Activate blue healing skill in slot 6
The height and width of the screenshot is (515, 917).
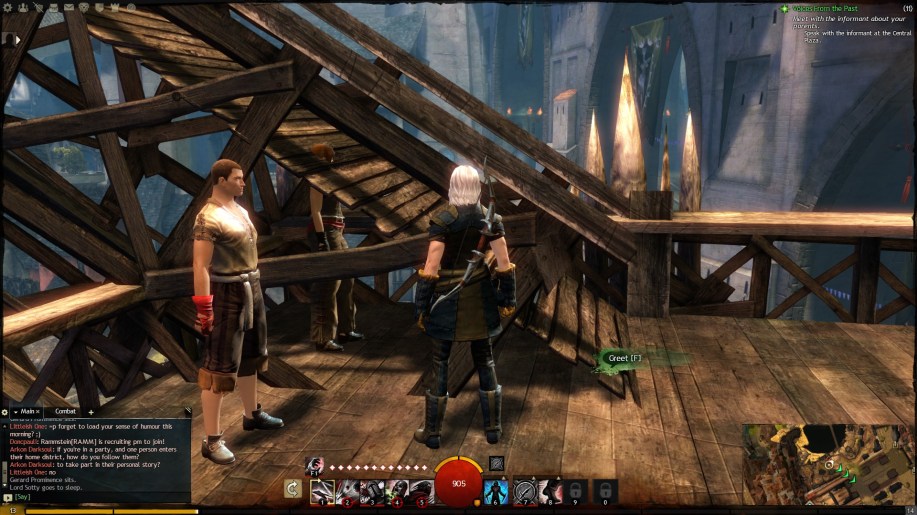497,490
